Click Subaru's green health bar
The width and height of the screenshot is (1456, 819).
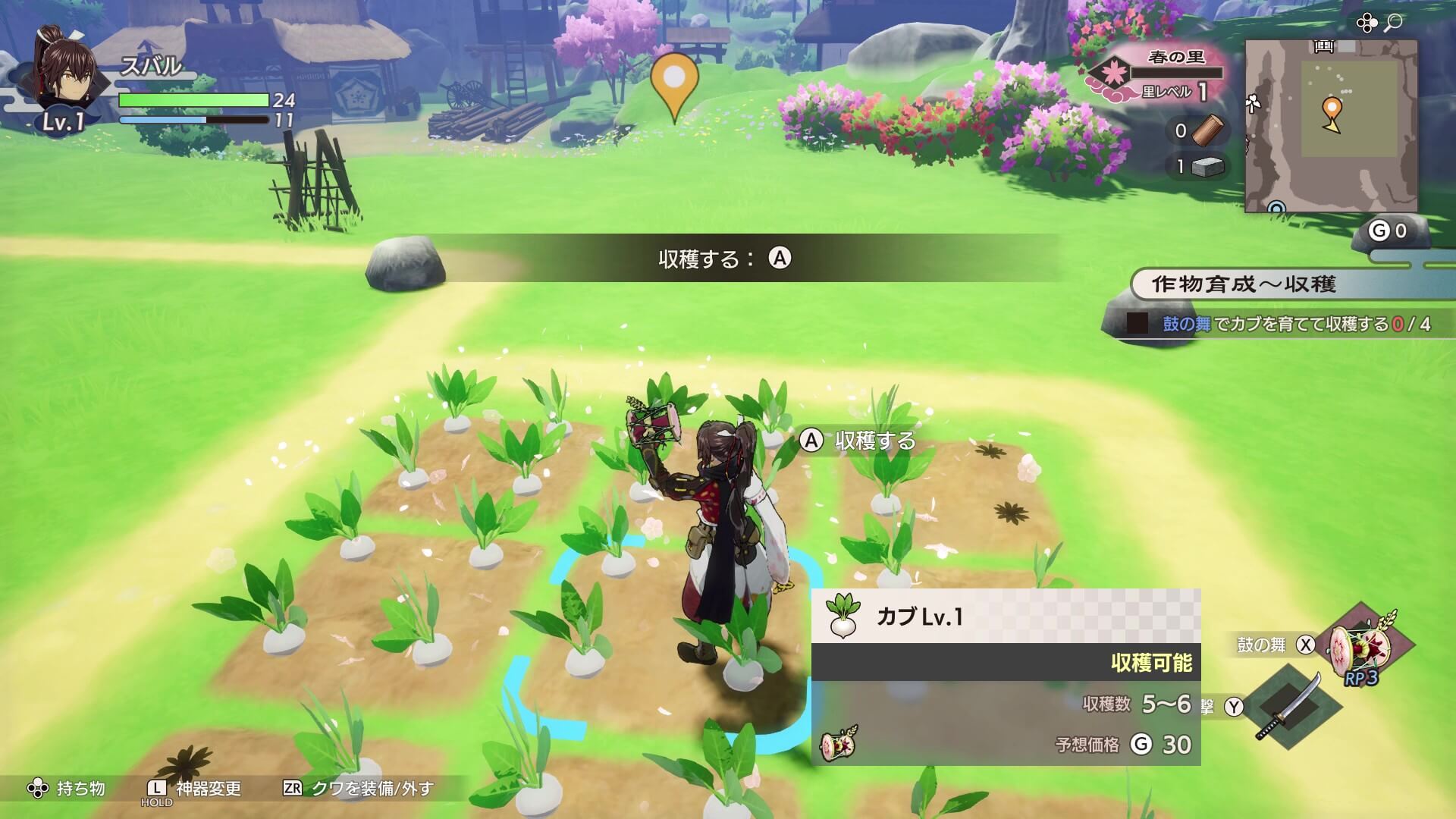click(x=193, y=99)
